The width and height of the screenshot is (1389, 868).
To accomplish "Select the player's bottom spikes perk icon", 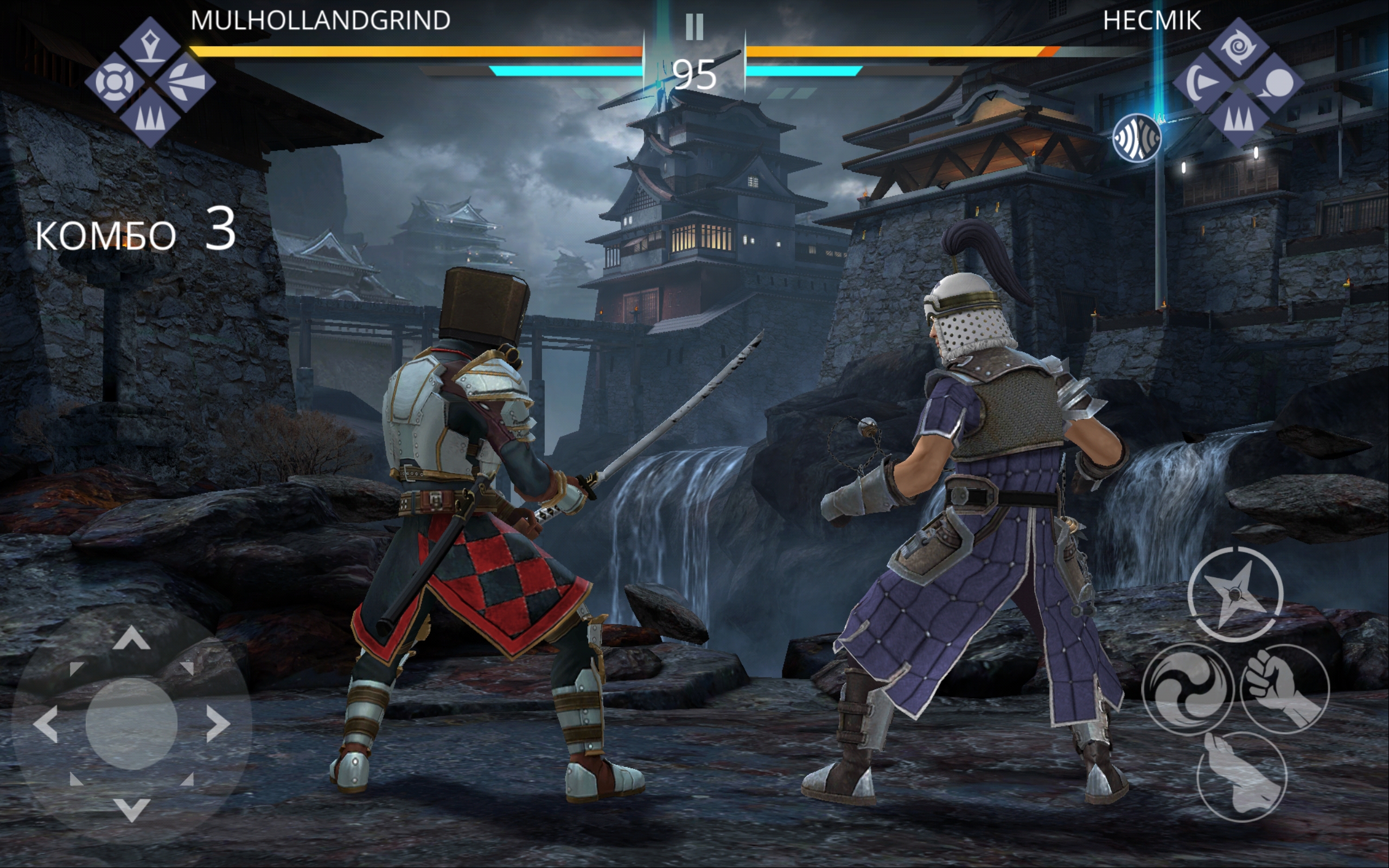I will [x=150, y=118].
